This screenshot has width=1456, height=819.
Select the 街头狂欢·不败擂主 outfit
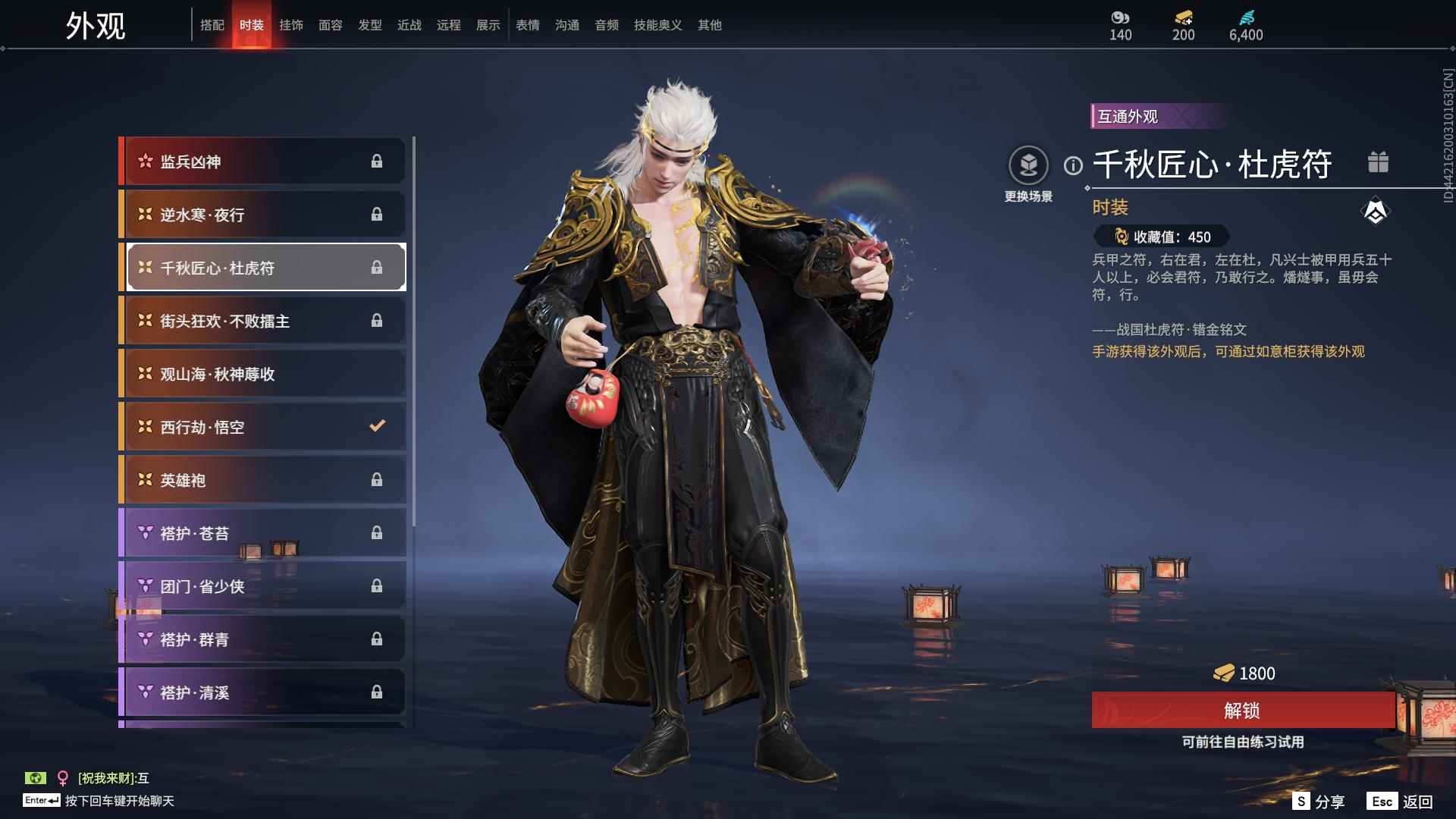point(263,321)
